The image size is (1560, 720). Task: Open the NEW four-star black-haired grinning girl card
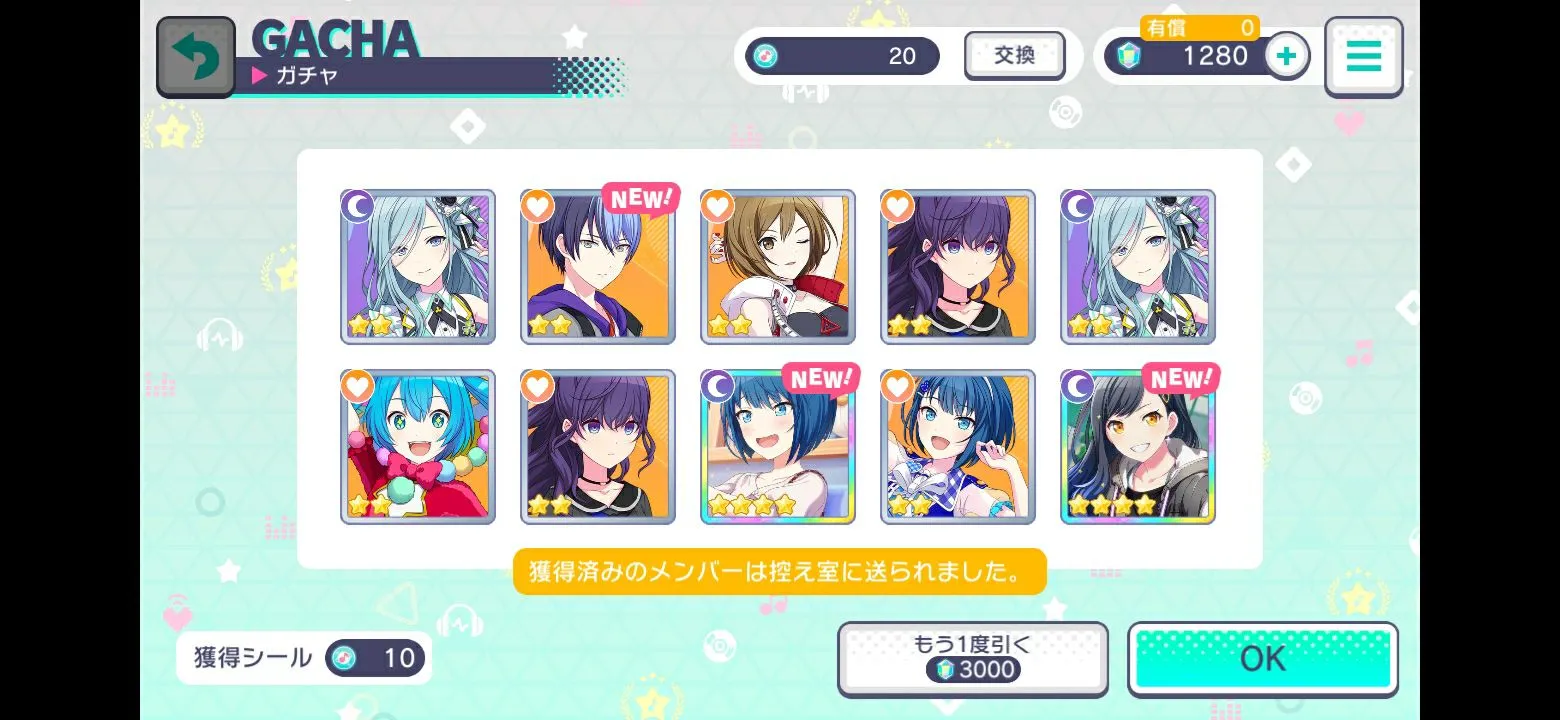pyautogui.click(x=1138, y=447)
